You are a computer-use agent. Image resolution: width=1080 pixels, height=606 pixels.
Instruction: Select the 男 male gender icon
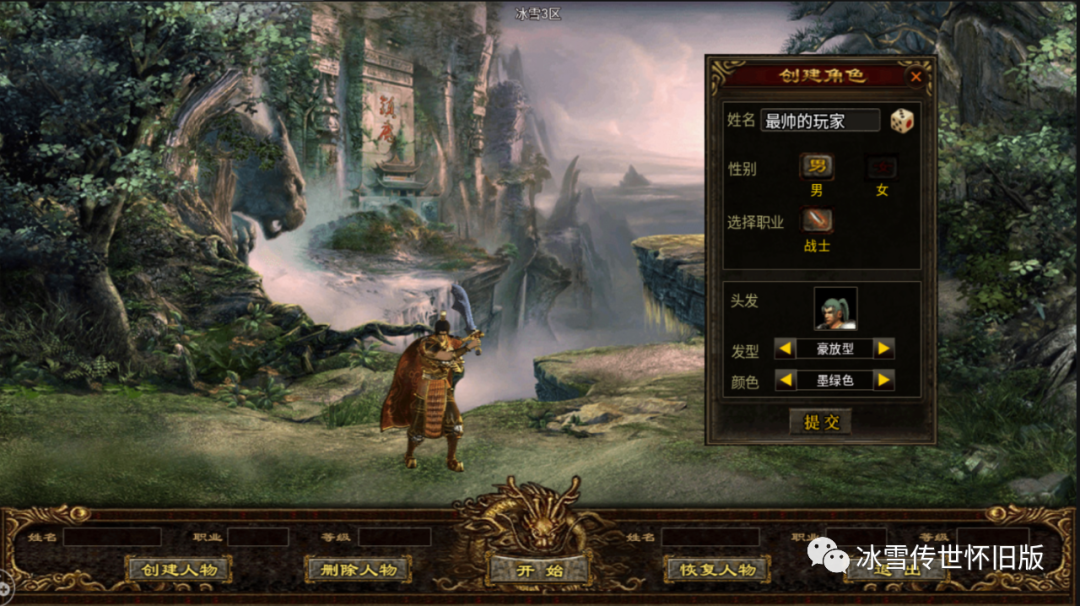pyautogui.click(x=817, y=167)
